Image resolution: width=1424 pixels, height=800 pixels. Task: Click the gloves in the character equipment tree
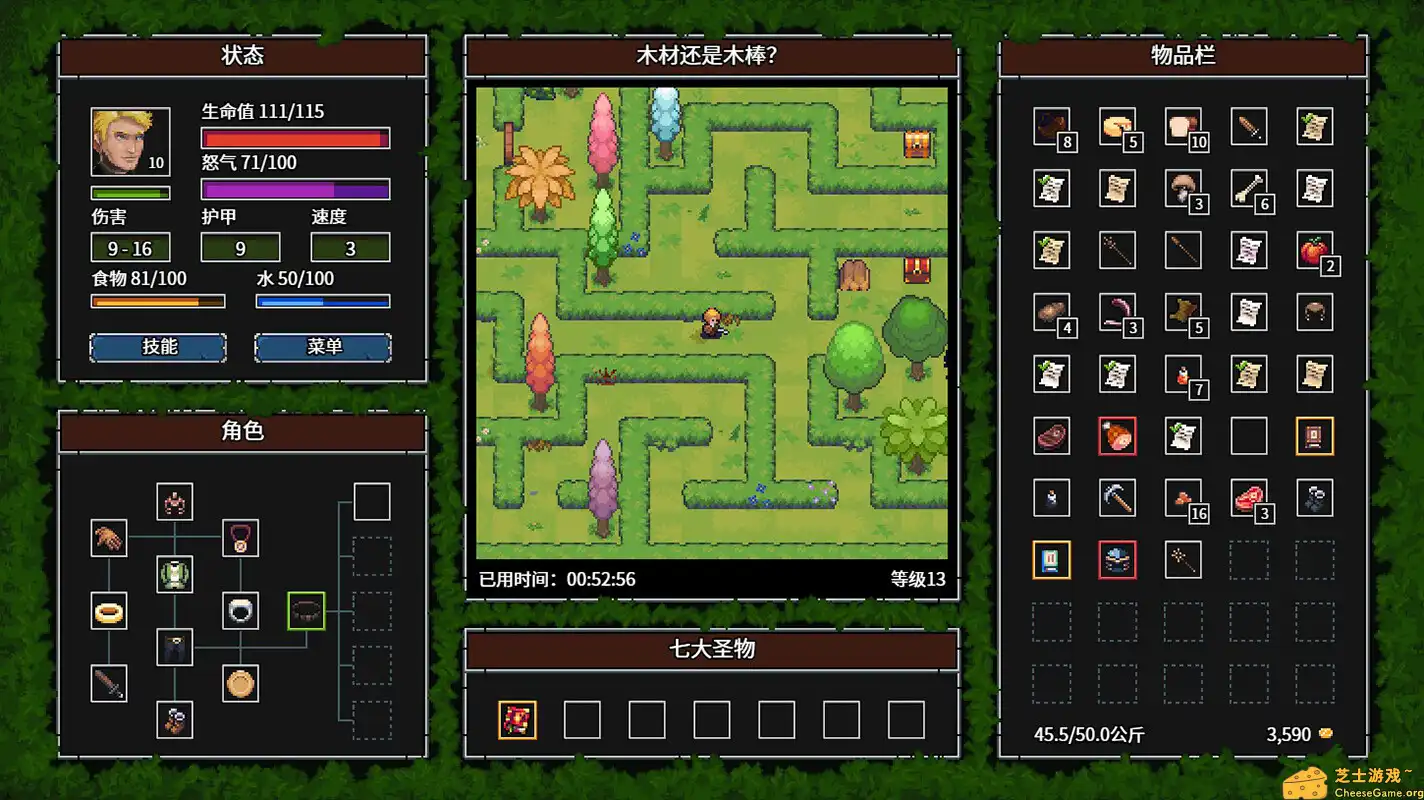pos(110,538)
